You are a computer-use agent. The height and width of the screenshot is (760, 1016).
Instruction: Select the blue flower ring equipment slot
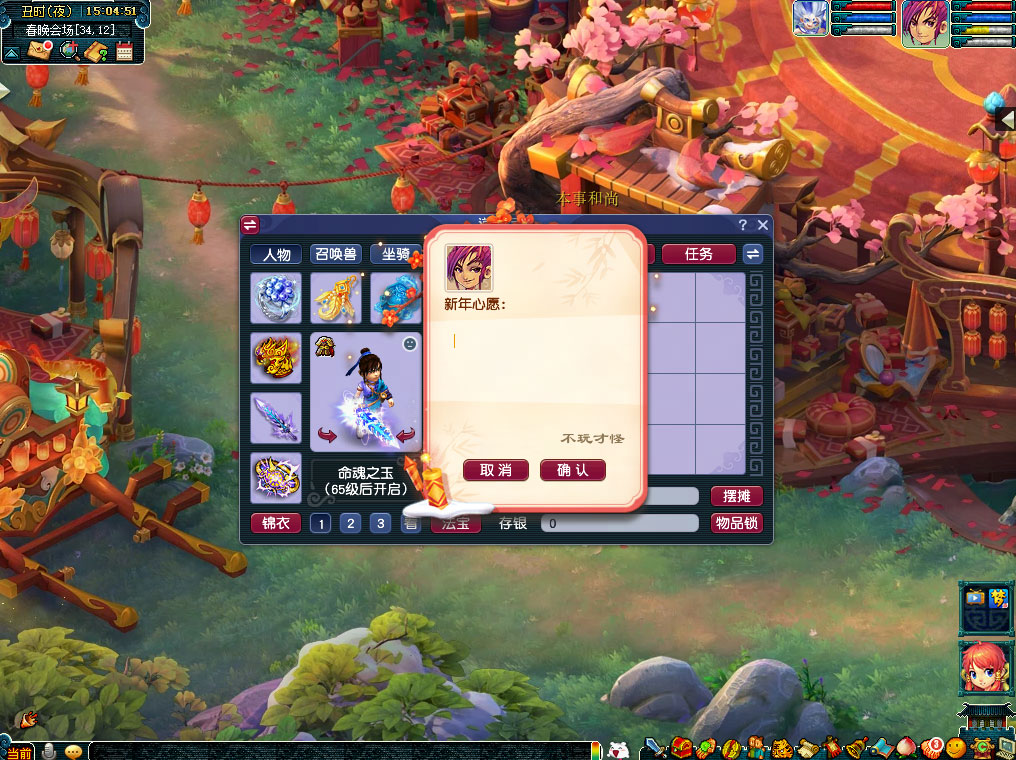[x=276, y=298]
